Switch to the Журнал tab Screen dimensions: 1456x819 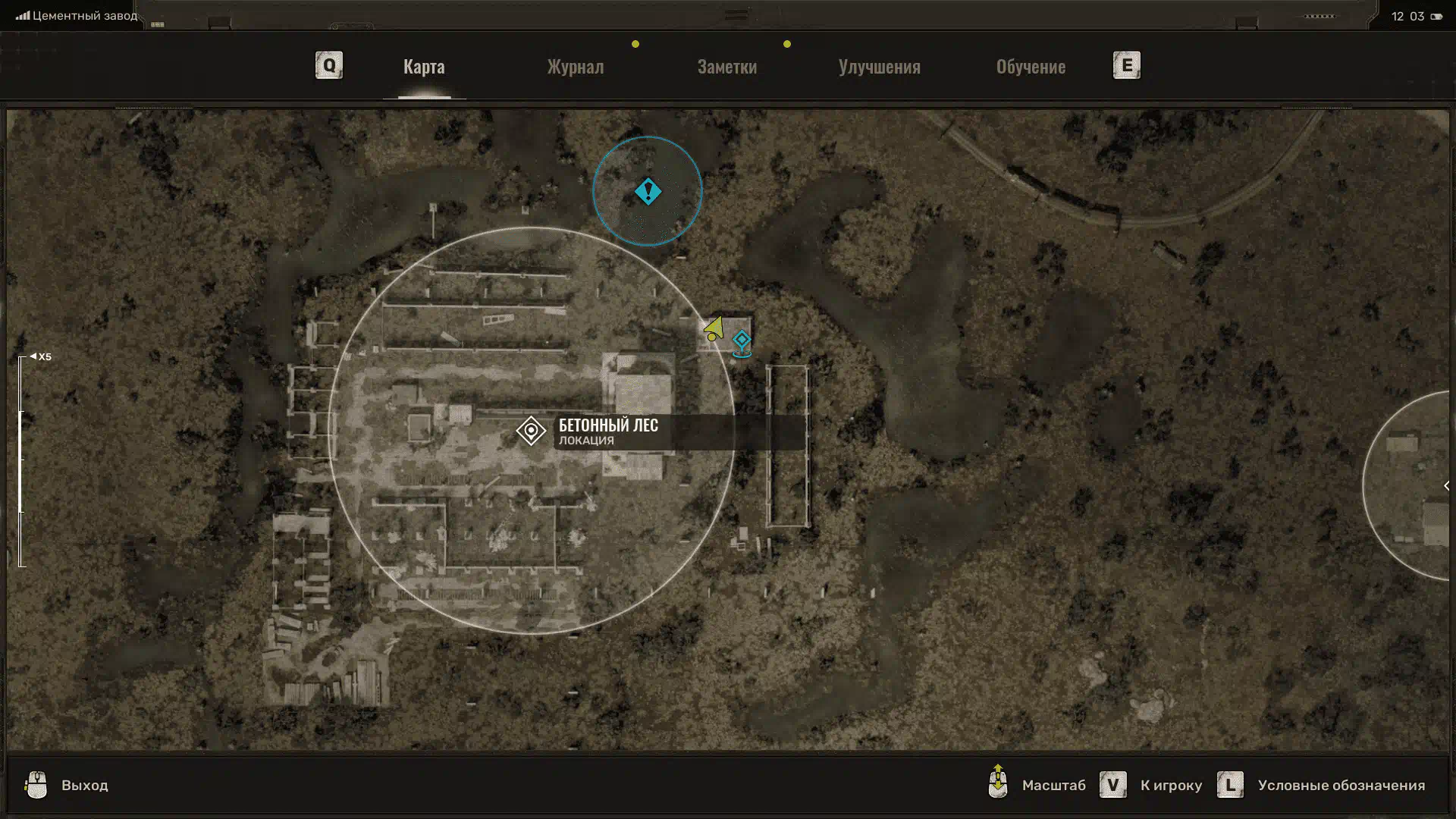pos(576,67)
